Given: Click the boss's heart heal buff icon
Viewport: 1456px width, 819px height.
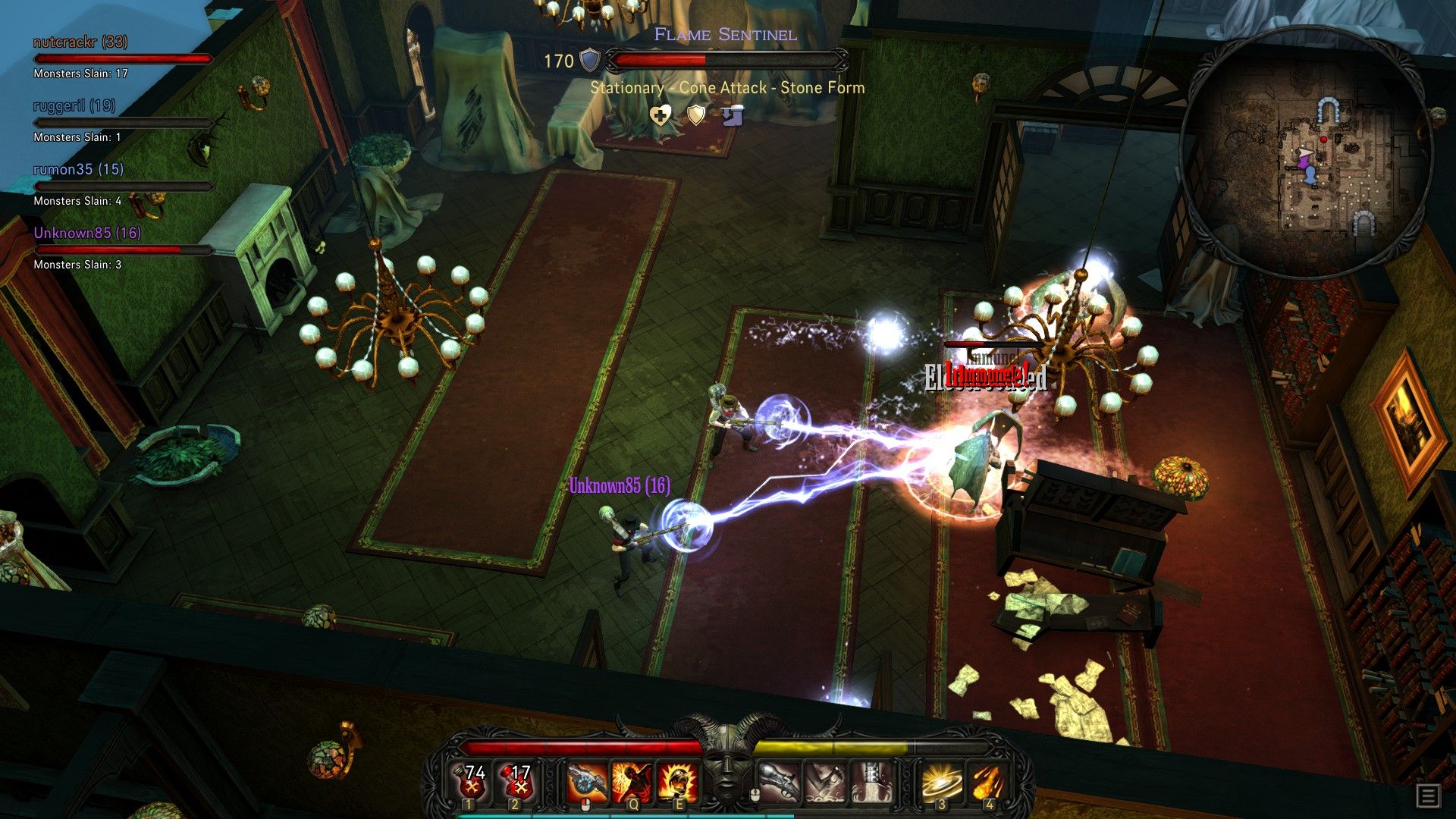Looking at the screenshot, I should [661, 116].
